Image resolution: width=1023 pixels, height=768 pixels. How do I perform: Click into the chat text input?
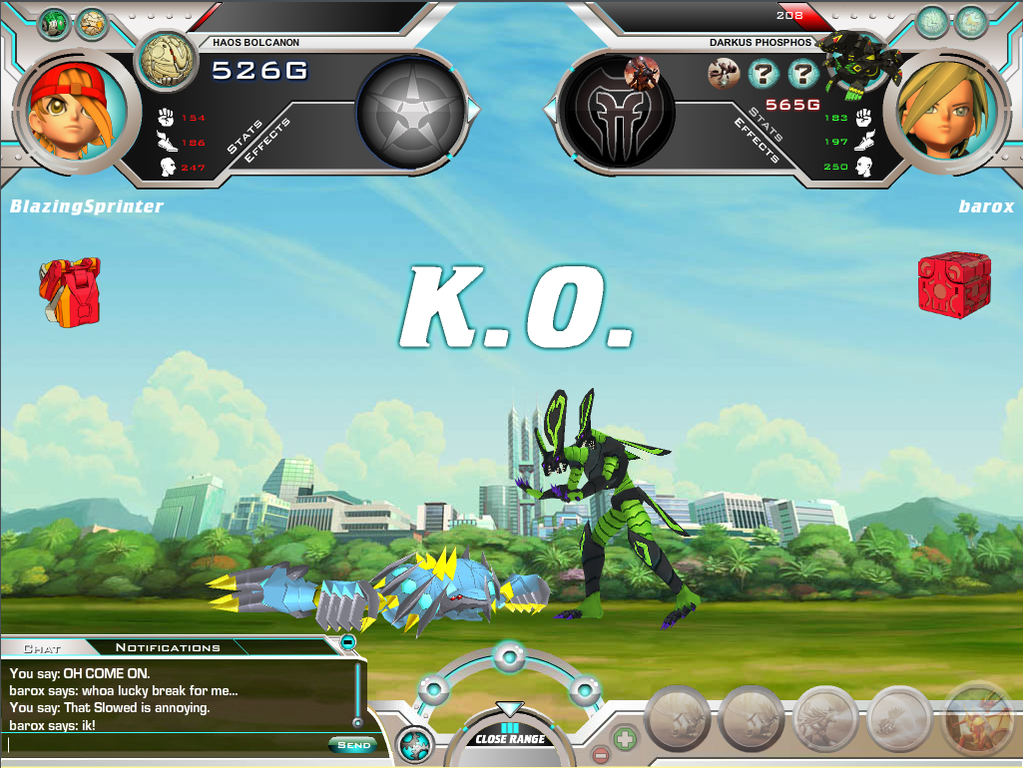coord(165,744)
